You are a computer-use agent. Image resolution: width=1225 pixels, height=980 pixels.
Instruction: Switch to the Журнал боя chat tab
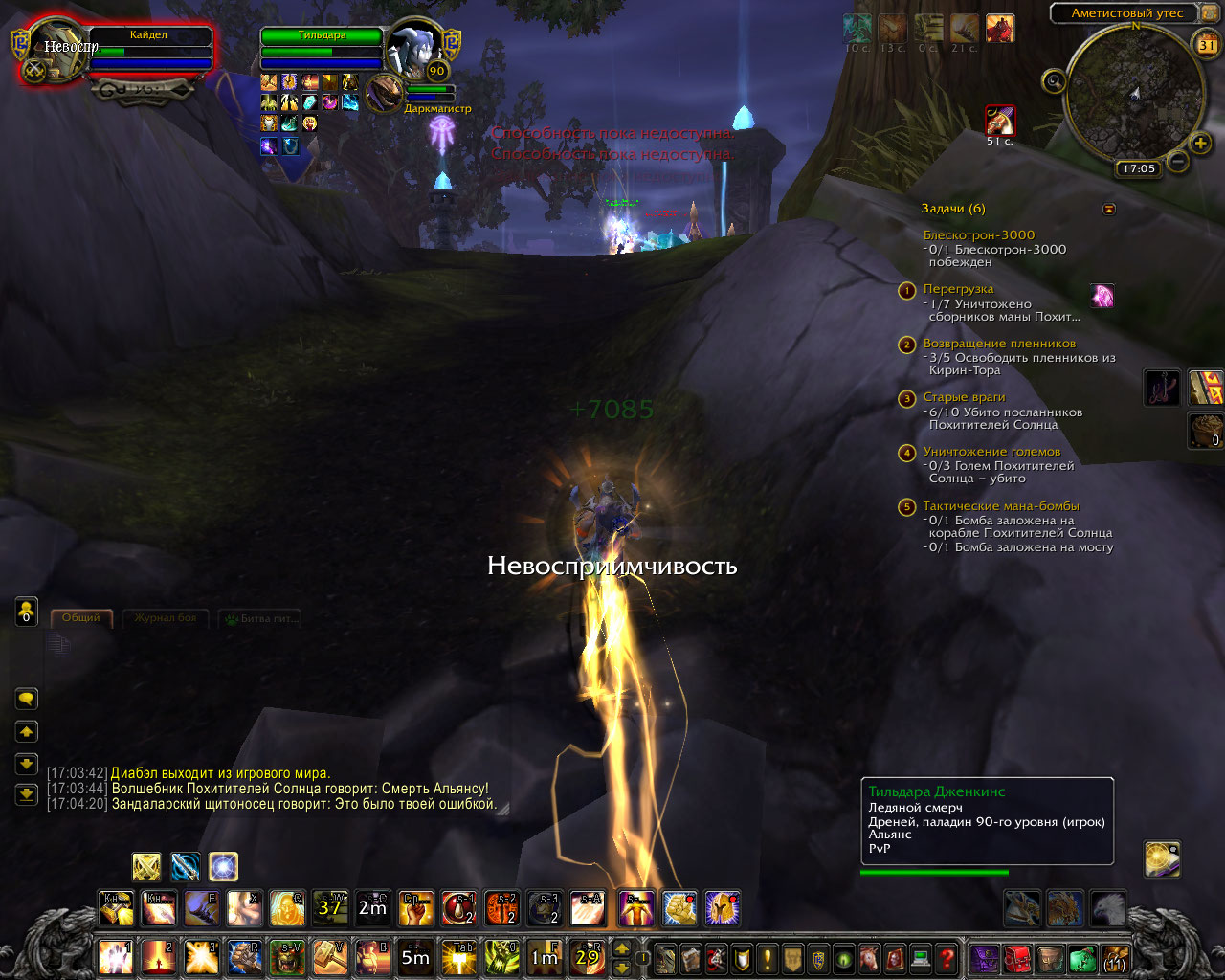click(166, 618)
